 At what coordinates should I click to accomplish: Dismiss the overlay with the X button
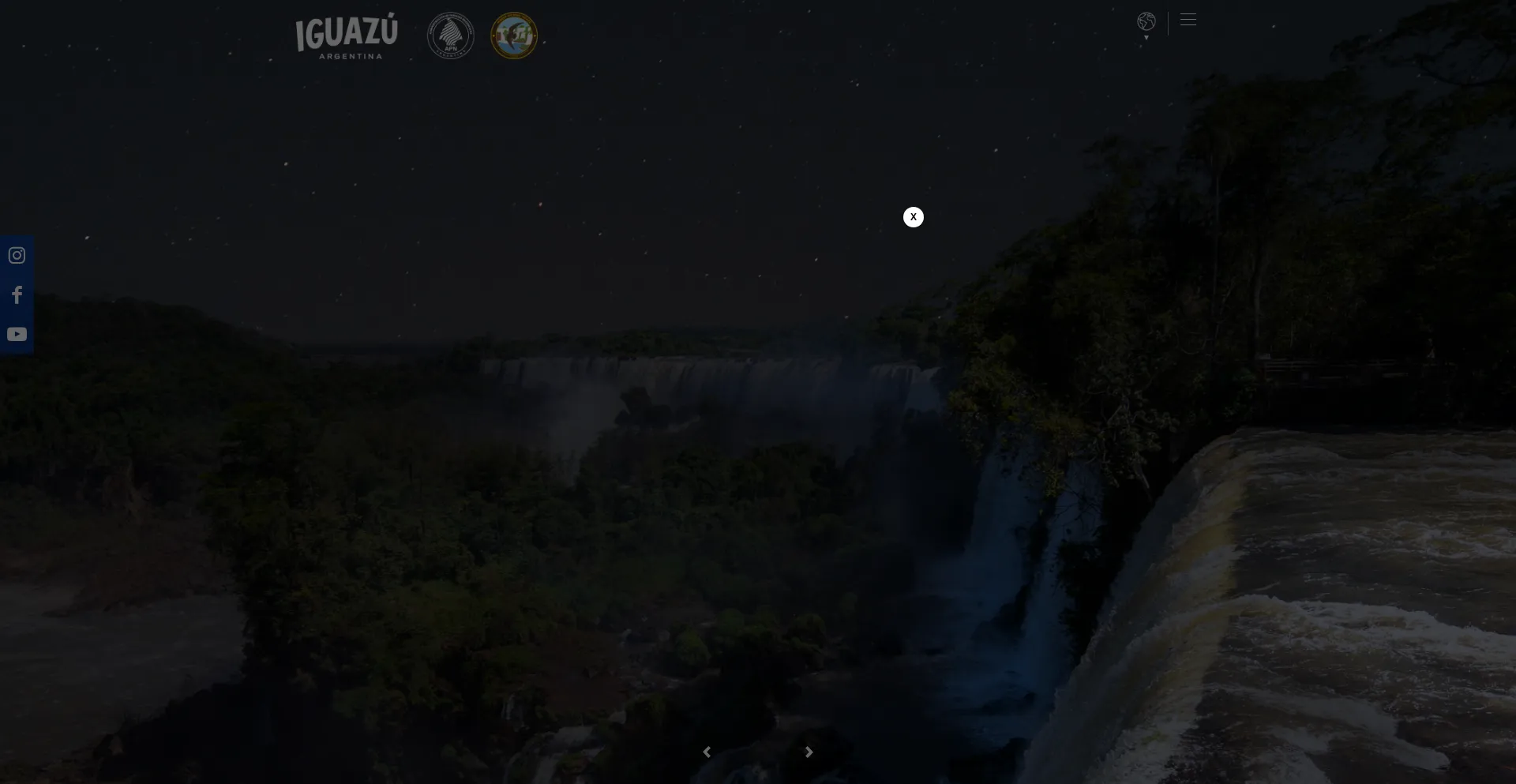click(x=913, y=216)
